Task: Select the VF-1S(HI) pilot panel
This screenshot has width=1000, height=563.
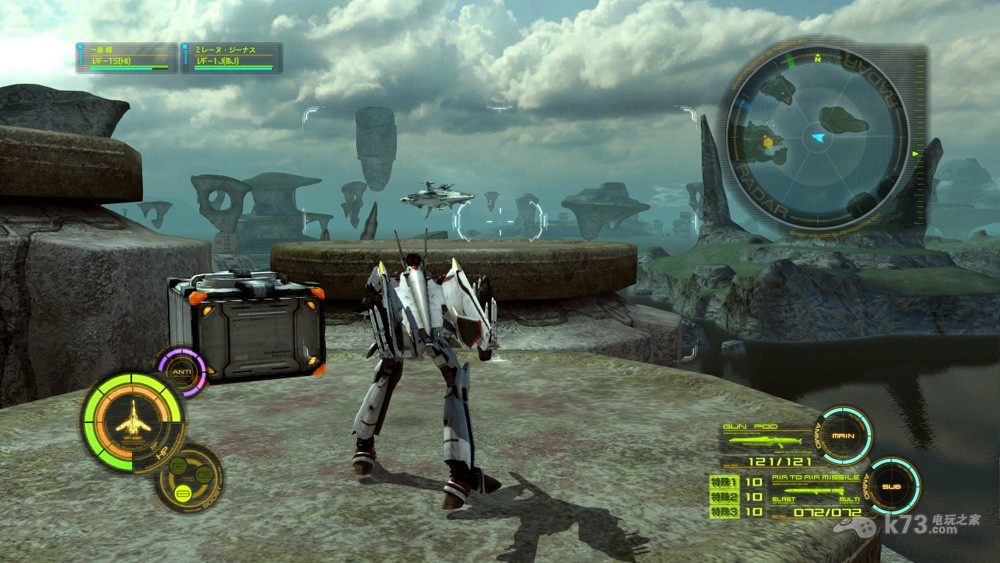Action: coord(126,58)
